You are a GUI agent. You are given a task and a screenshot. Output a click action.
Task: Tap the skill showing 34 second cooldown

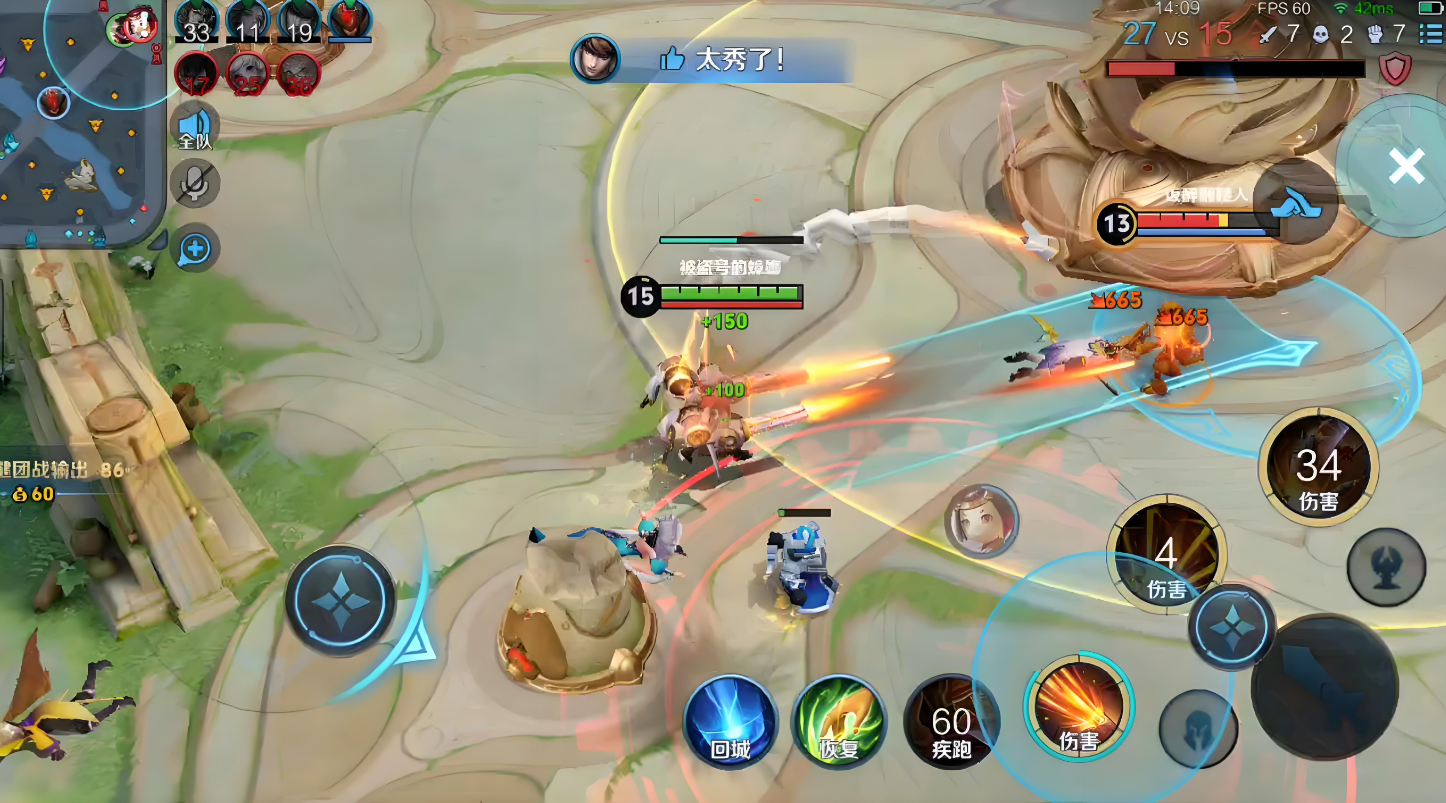tap(1318, 467)
